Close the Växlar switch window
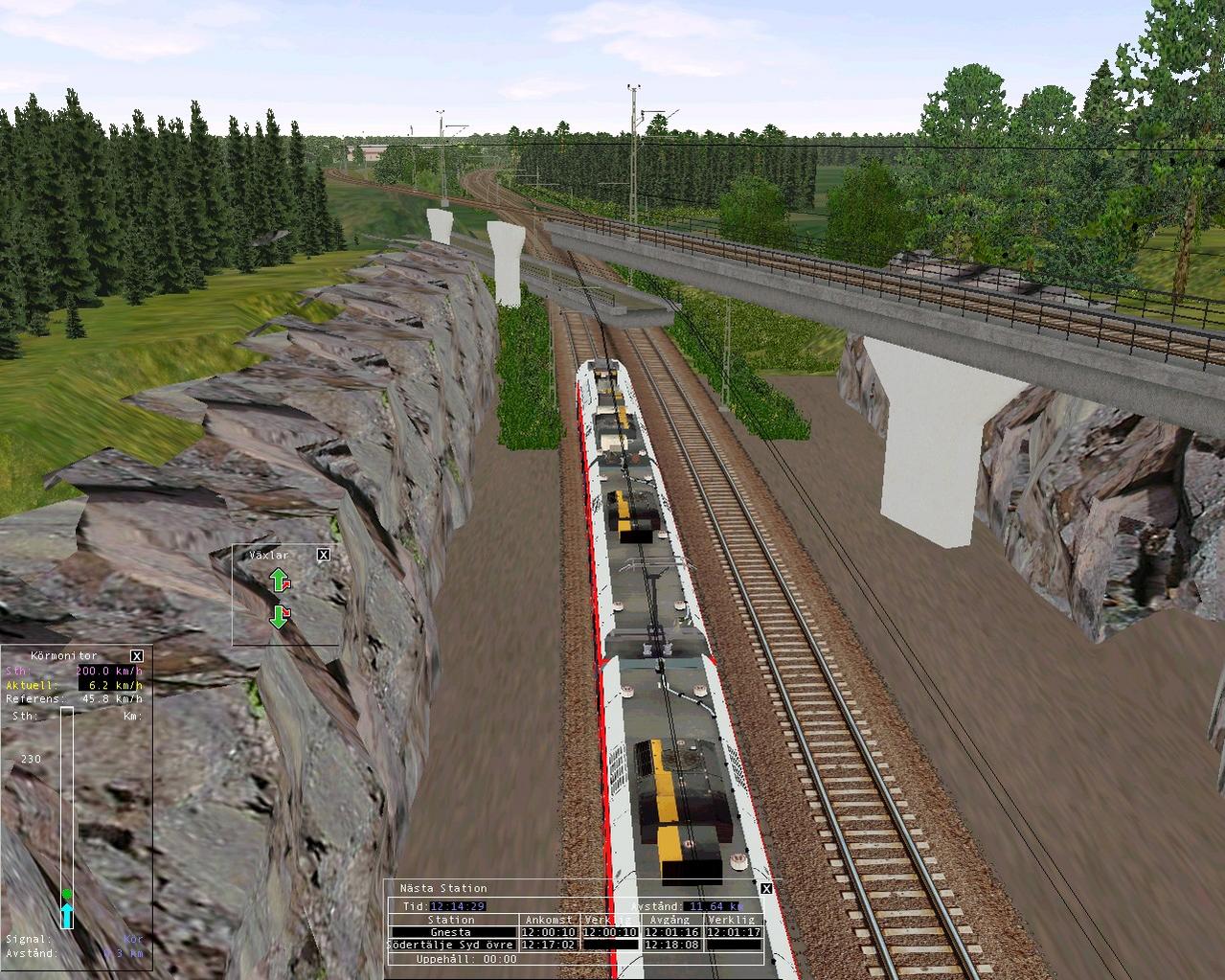1225x980 pixels. click(x=324, y=555)
